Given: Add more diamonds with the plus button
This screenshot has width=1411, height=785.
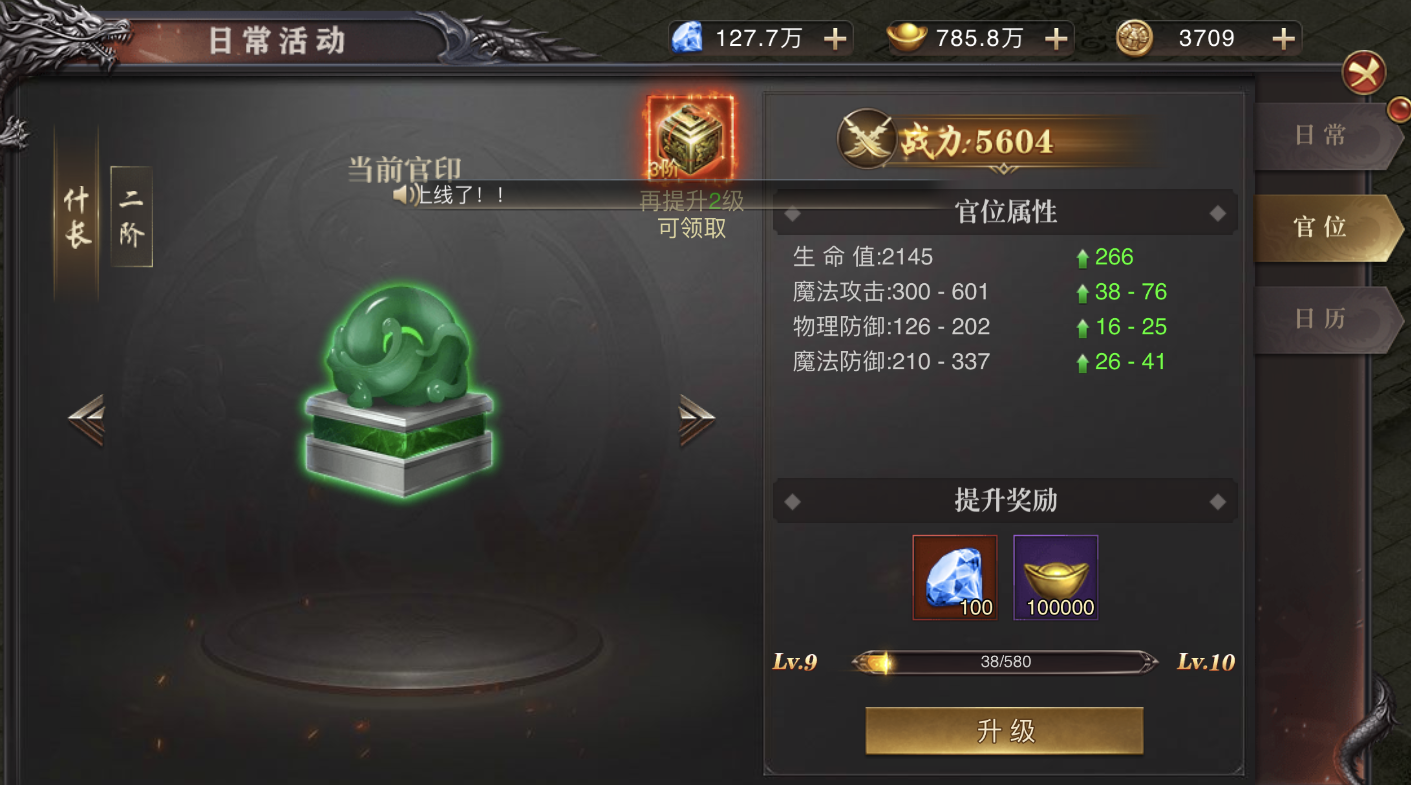Looking at the screenshot, I should coord(834,39).
